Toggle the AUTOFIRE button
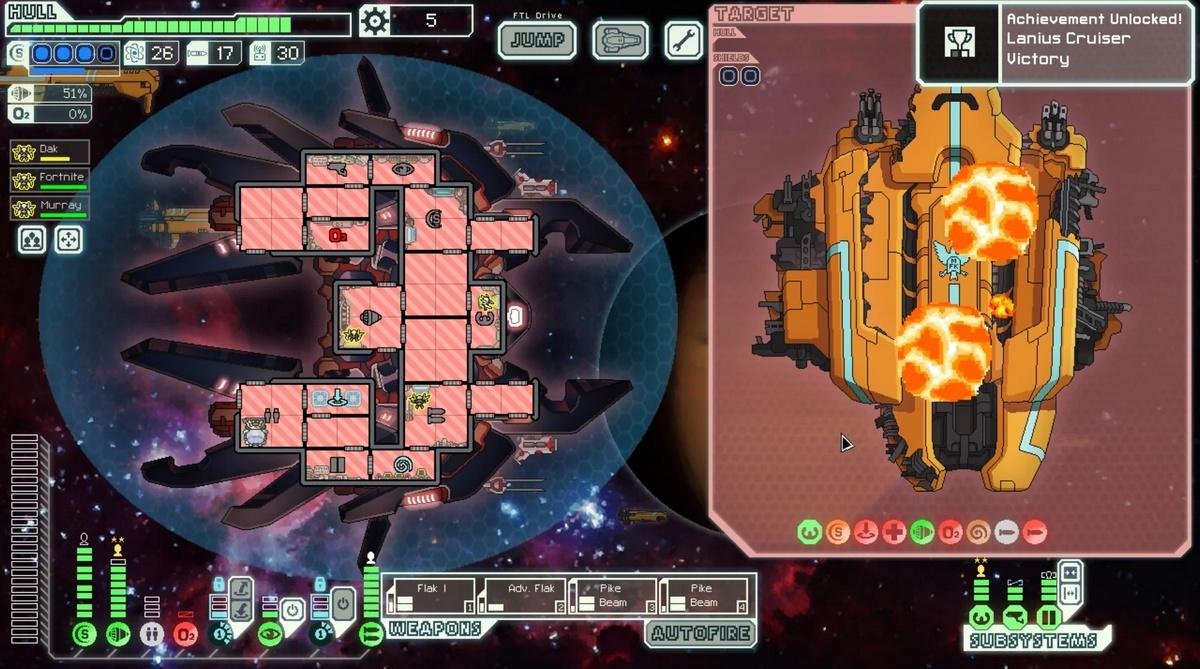The height and width of the screenshot is (669, 1200). [x=699, y=631]
